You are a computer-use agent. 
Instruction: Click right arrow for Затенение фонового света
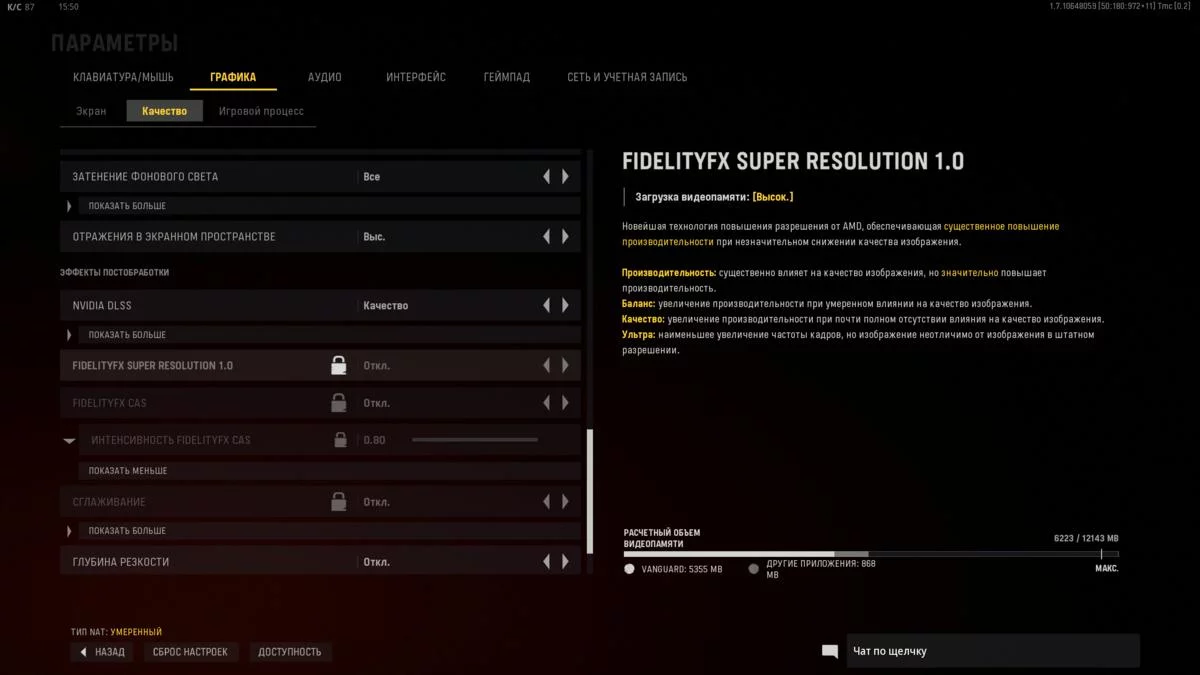(x=566, y=177)
